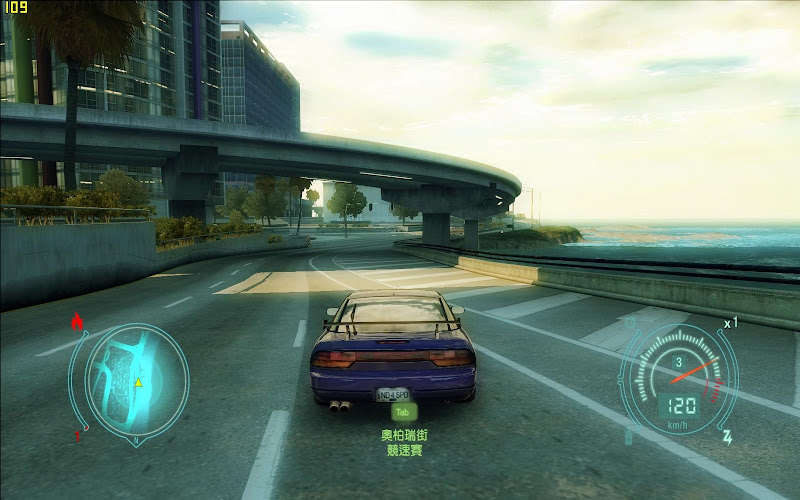Select the yellow player arrow on the minimap
Viewport: 800px width, 500px height.
[138, 382]
